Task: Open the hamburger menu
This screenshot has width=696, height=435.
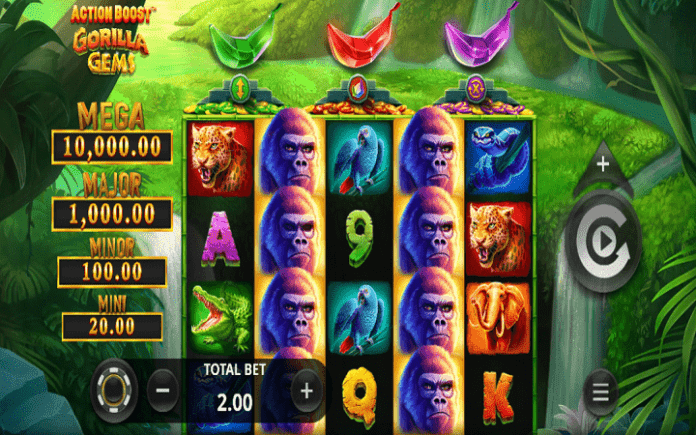Action: [600, 391]
